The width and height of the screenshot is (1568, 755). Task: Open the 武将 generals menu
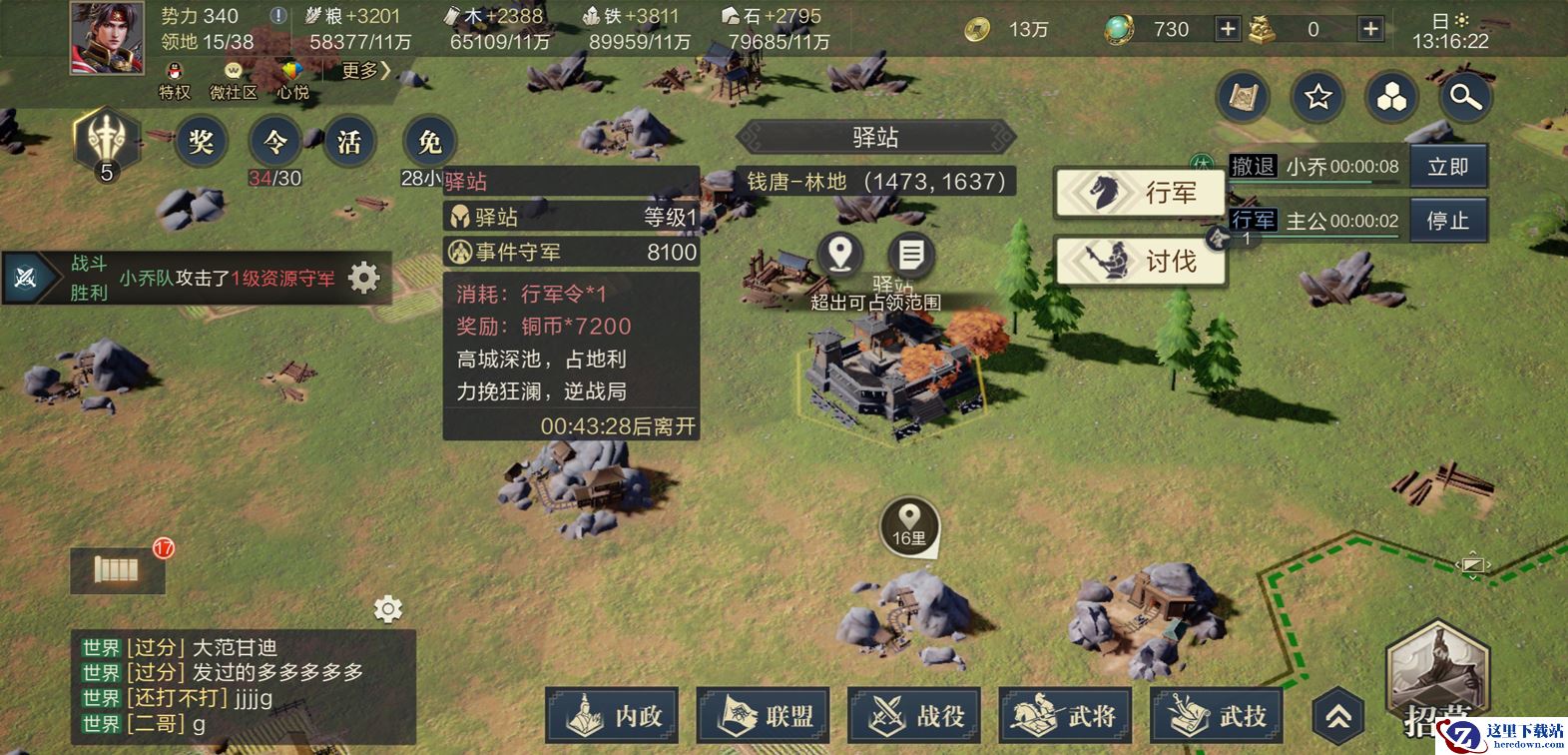1066,715
